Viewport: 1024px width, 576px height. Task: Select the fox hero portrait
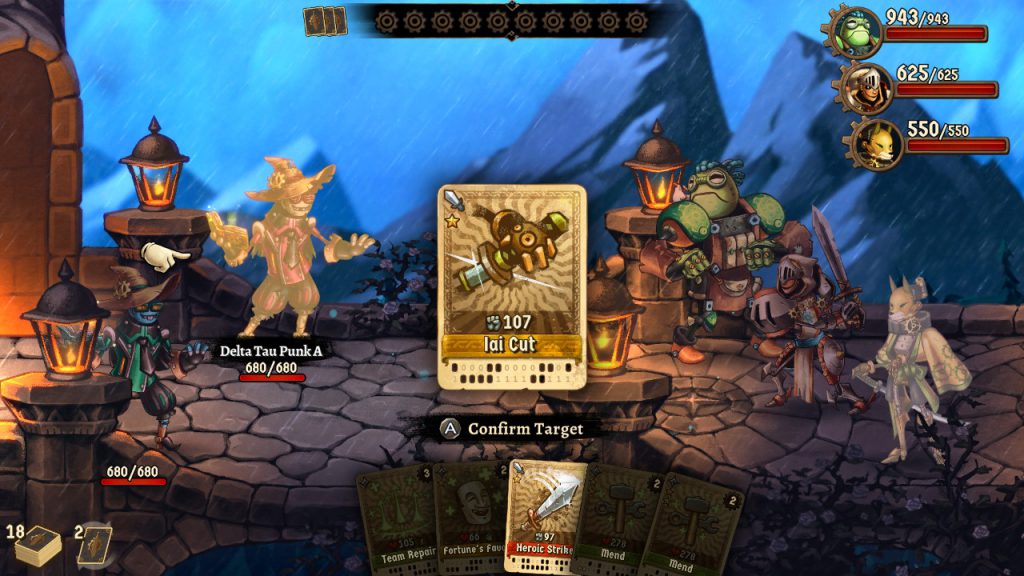click(876, 144)
